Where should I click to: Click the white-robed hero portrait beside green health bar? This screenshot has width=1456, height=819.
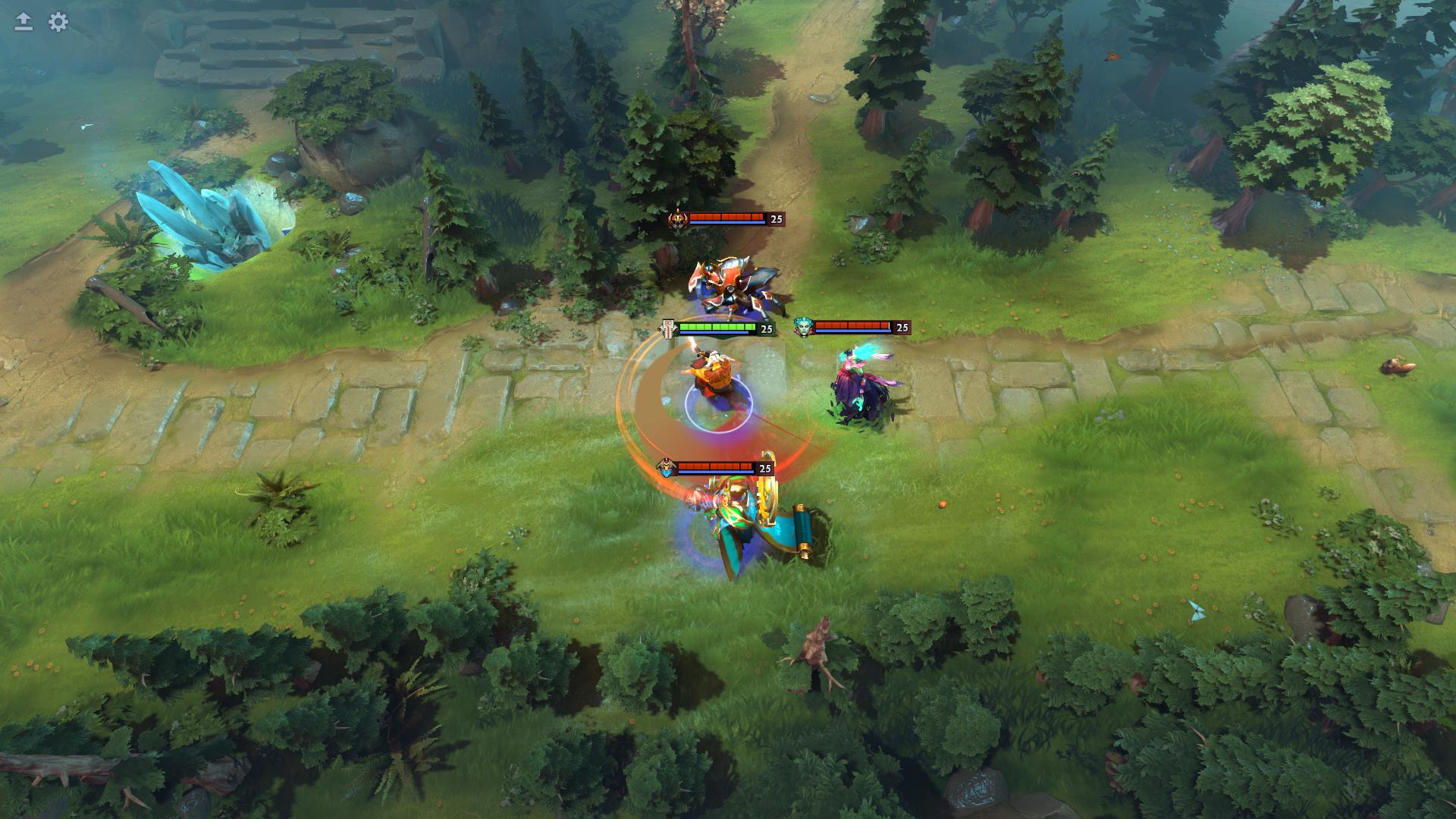[667, 328]
